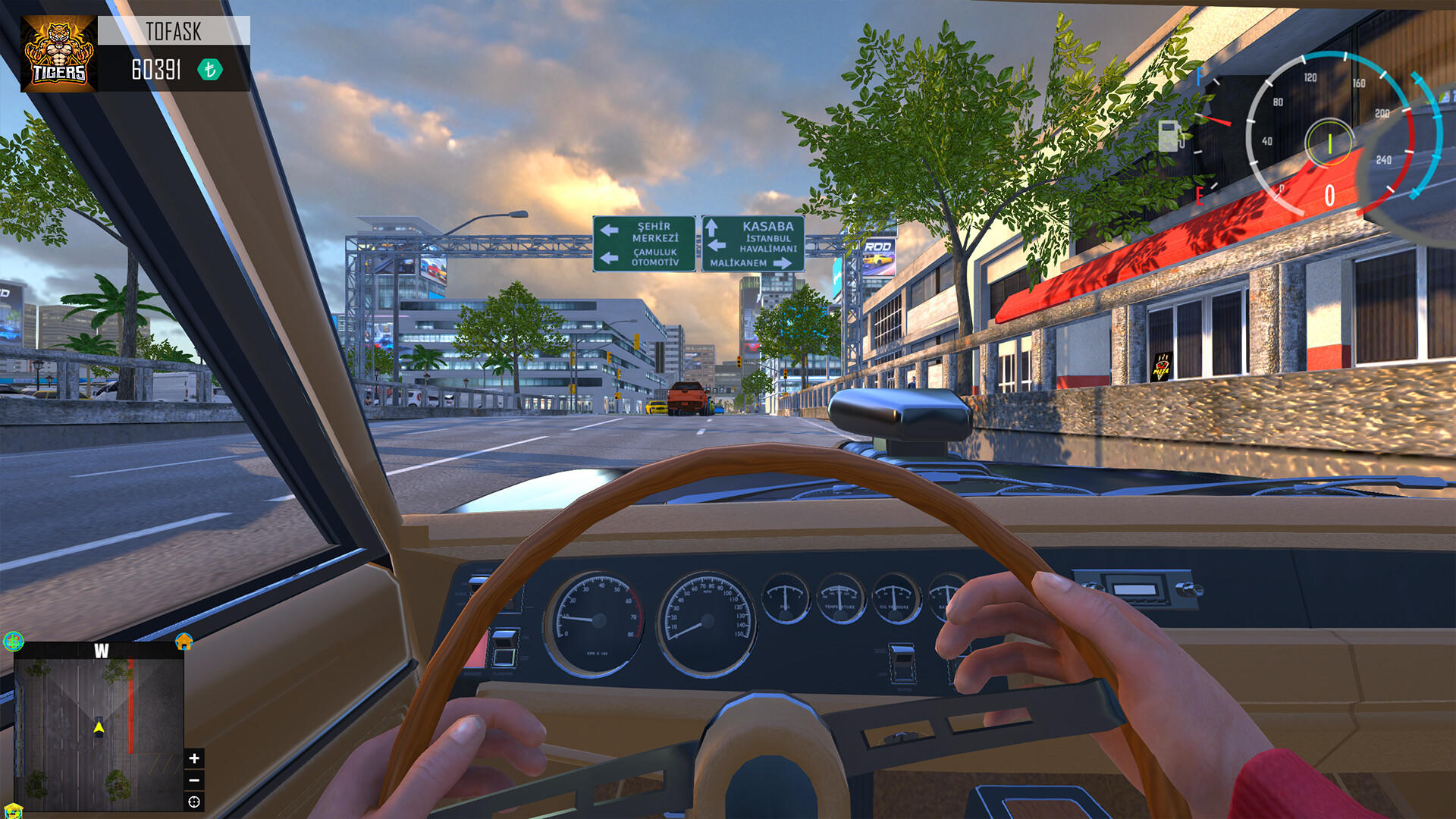Click the yellow player arrow on the minimap
This screenshot has width=1456, height=819.
[99, 726]
